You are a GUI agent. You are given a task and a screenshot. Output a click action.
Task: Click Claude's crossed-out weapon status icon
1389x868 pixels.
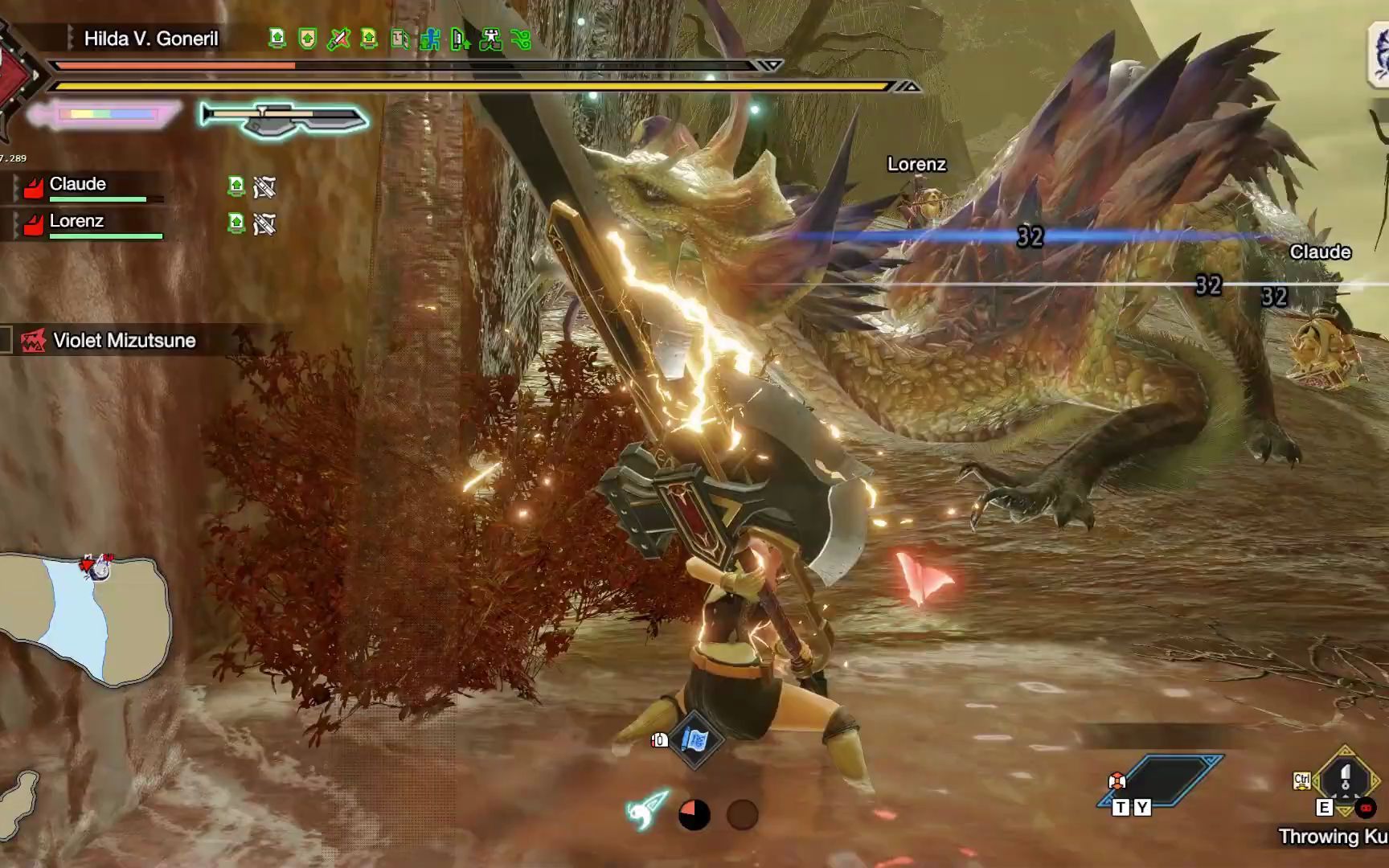[x=264, y=188]
